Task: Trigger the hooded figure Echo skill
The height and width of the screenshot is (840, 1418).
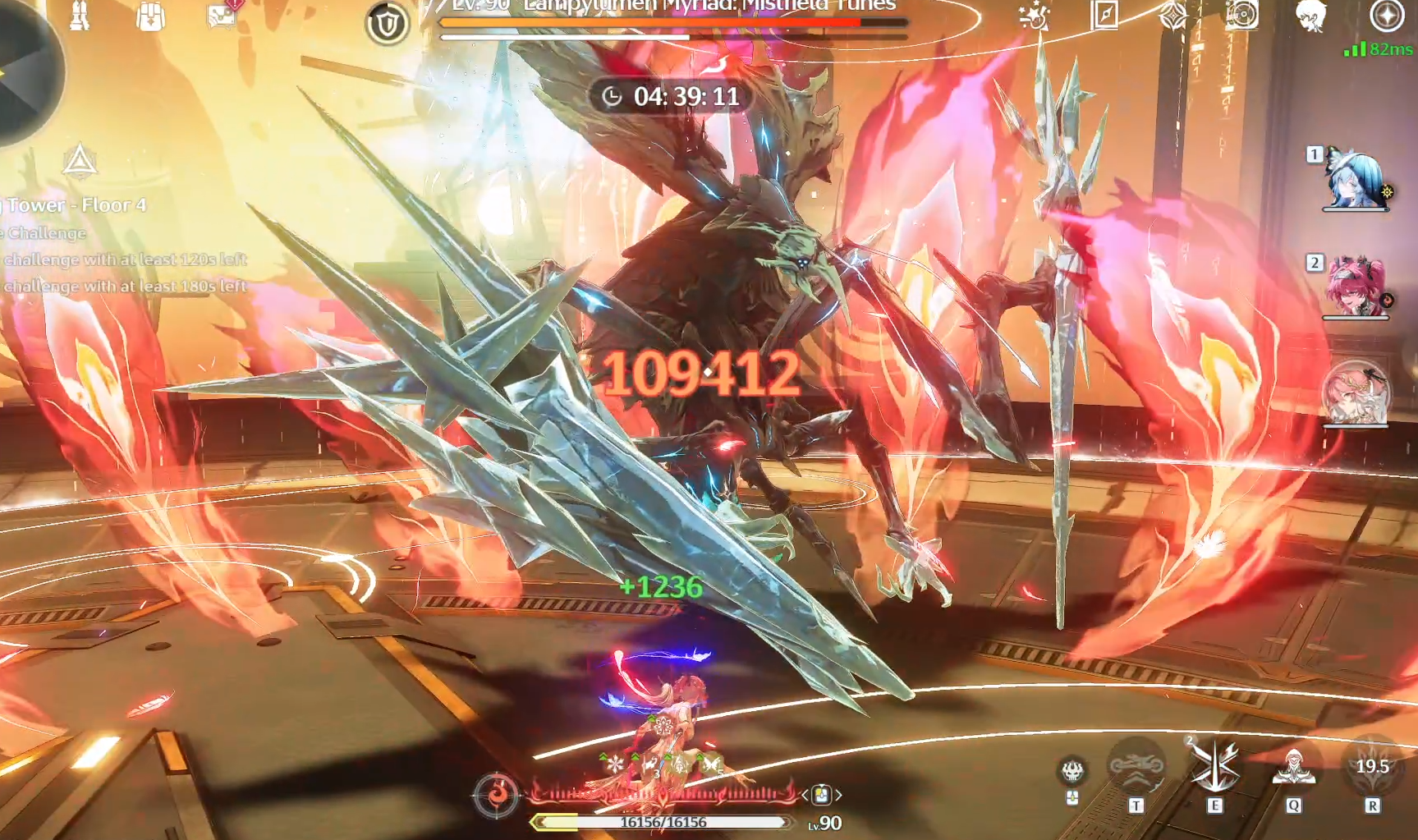Action: [1294, 768]
